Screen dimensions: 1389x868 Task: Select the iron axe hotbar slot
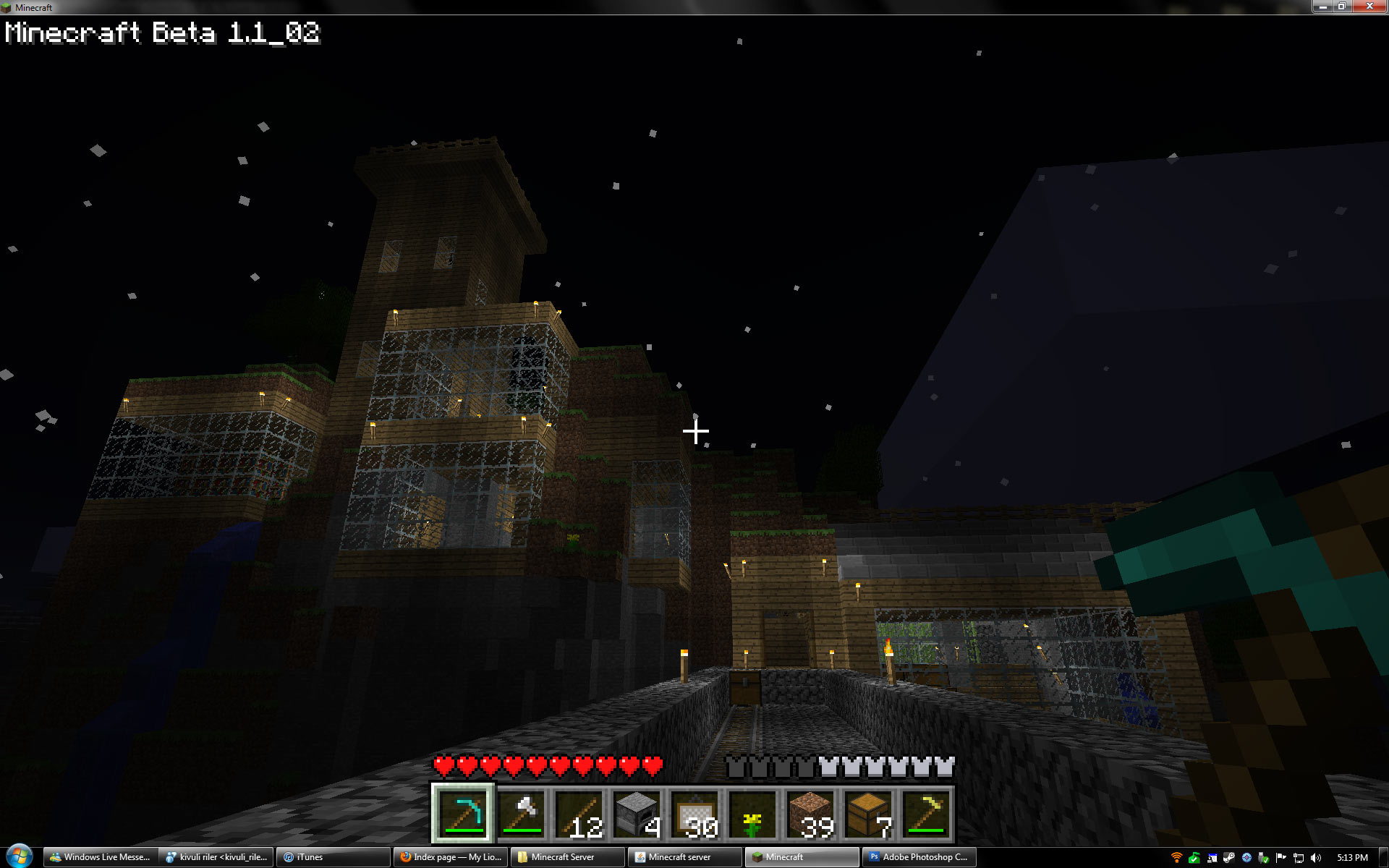tap(521, 814)
